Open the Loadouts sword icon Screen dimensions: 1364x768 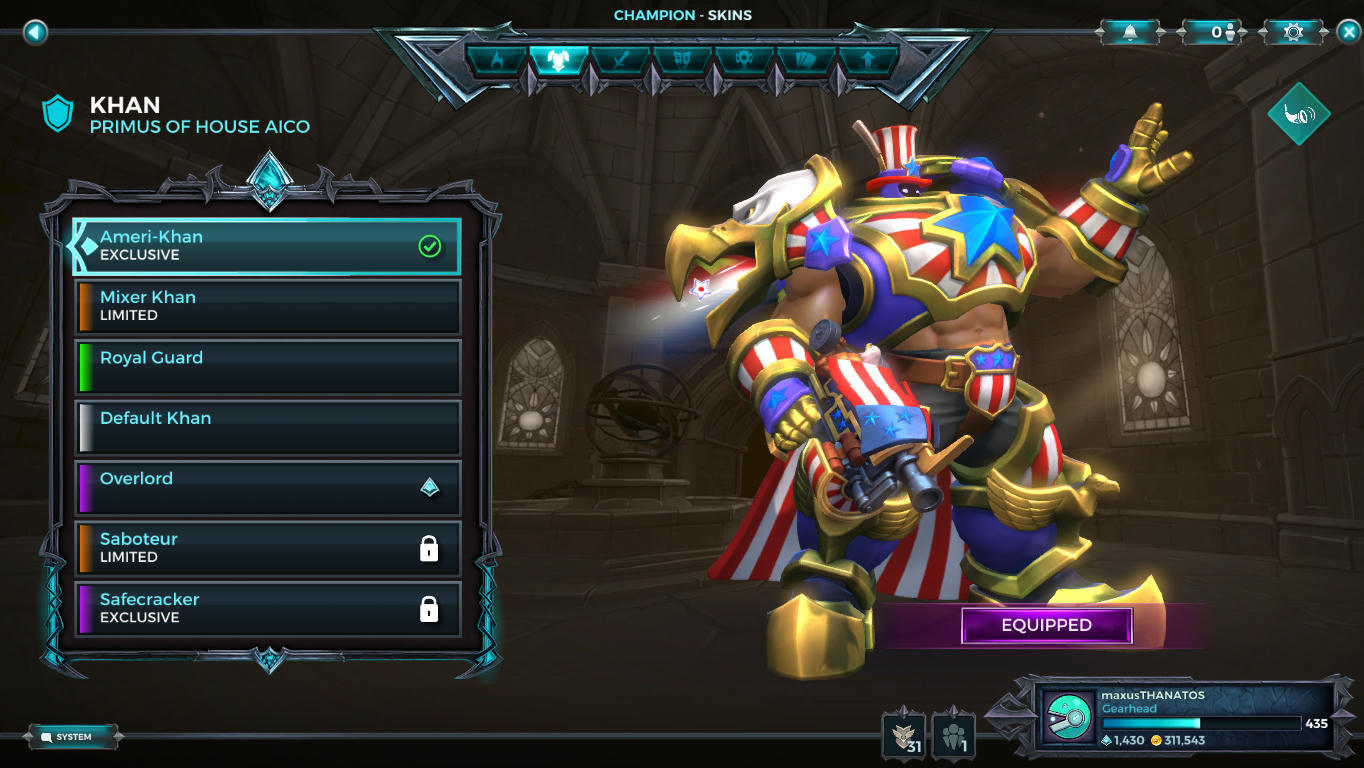click(620, 61)
